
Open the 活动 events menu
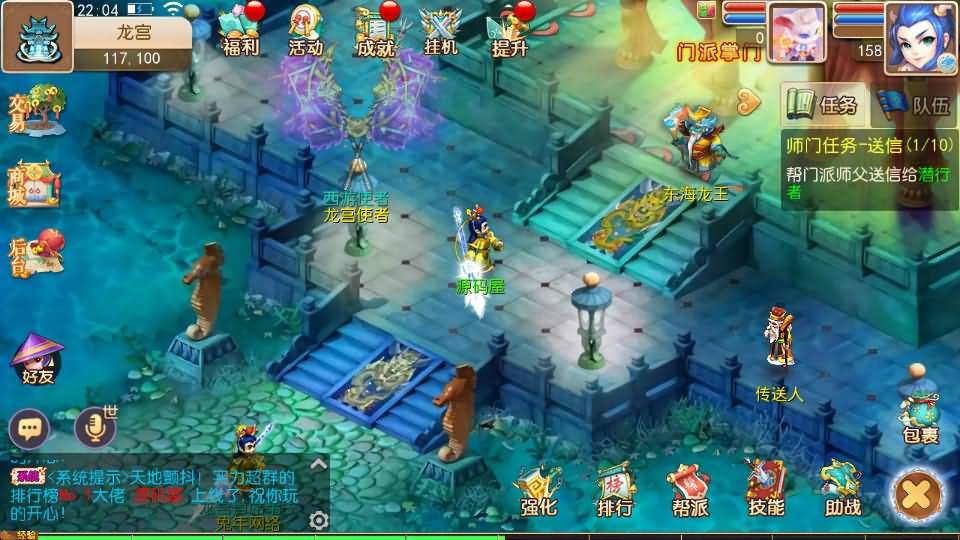point(305,30)
